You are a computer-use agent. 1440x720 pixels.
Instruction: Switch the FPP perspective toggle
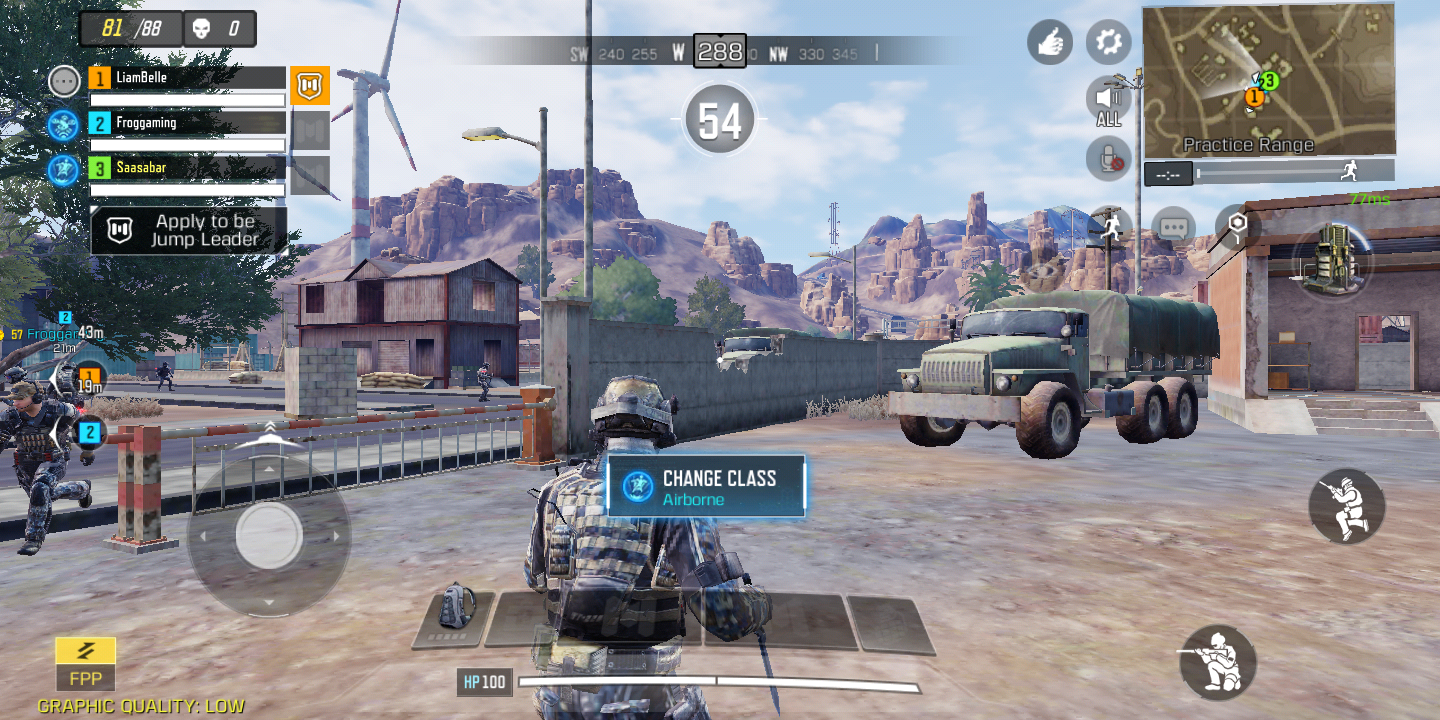[x=85, y=664]
